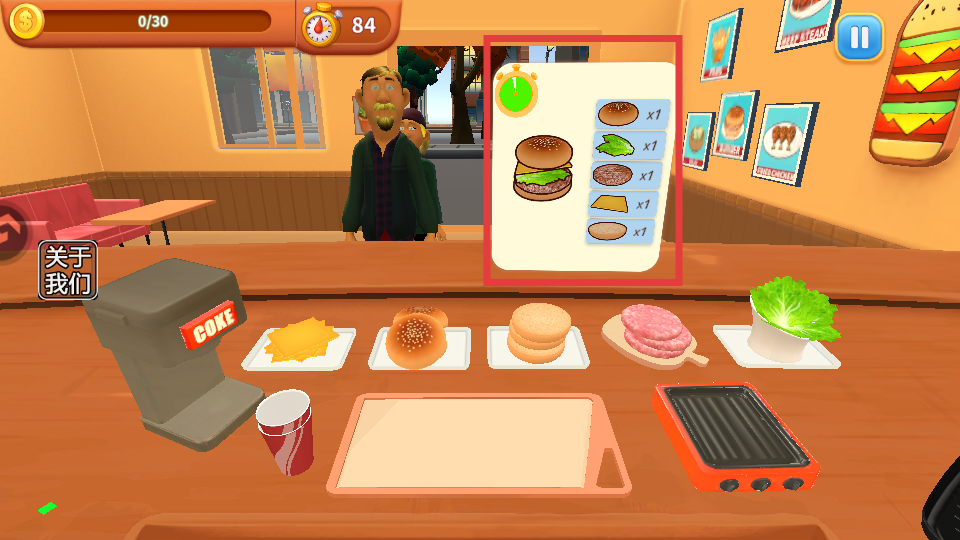Pause the game with the blue button
The width and height of the screenshot is (960, 540).
[x=859, y=38]
